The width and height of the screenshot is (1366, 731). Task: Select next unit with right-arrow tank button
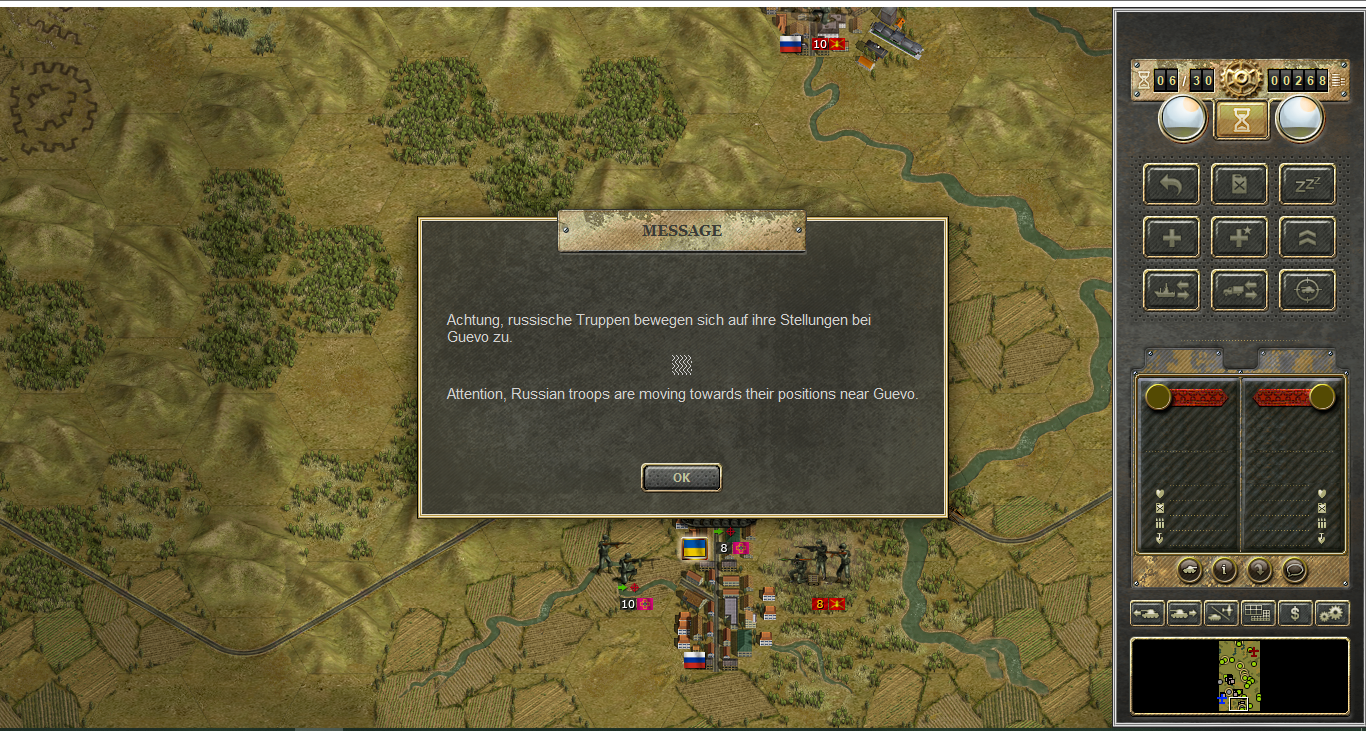[x=1184, y=613]
